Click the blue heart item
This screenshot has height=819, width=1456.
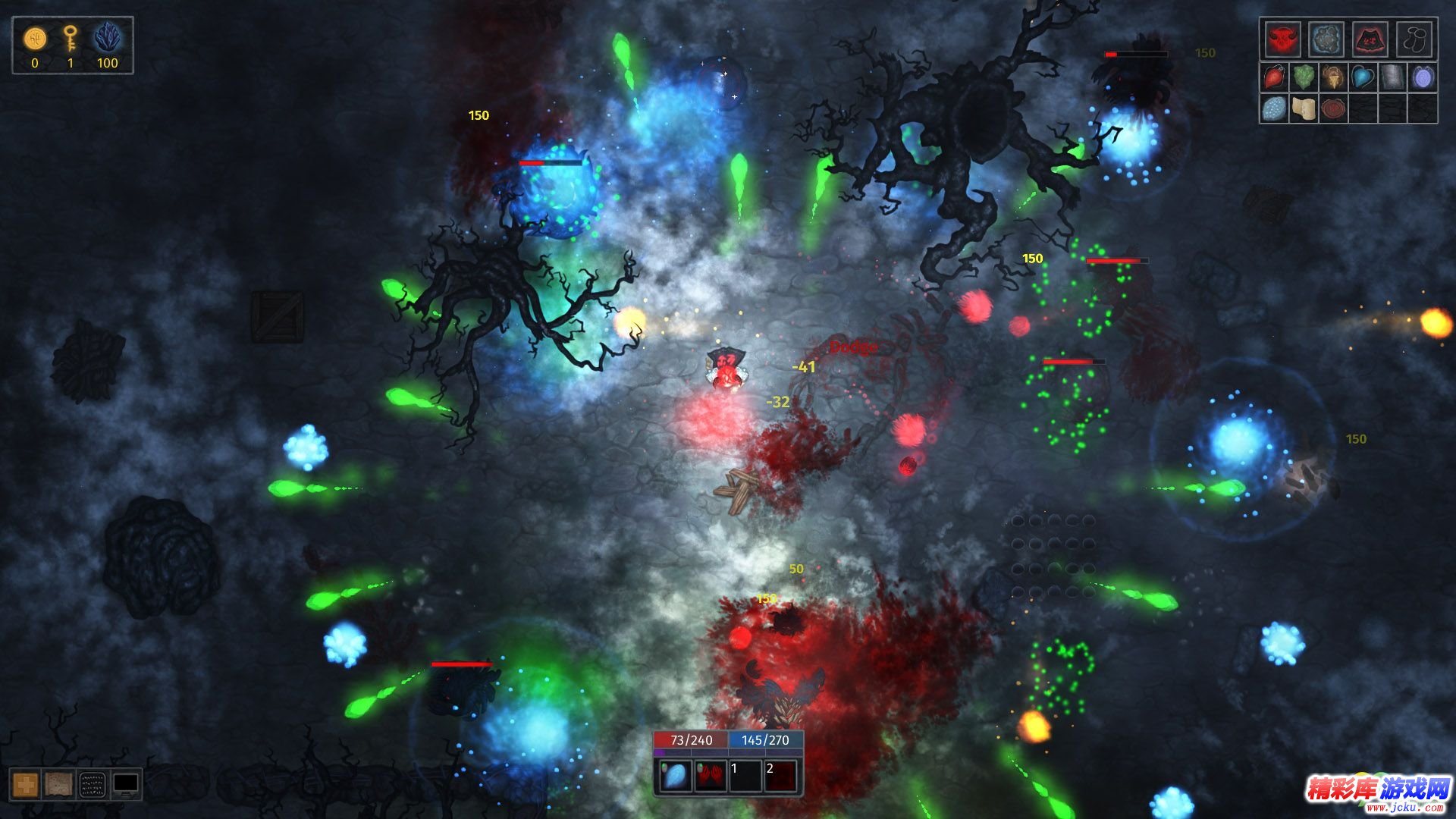[1363, 77]
